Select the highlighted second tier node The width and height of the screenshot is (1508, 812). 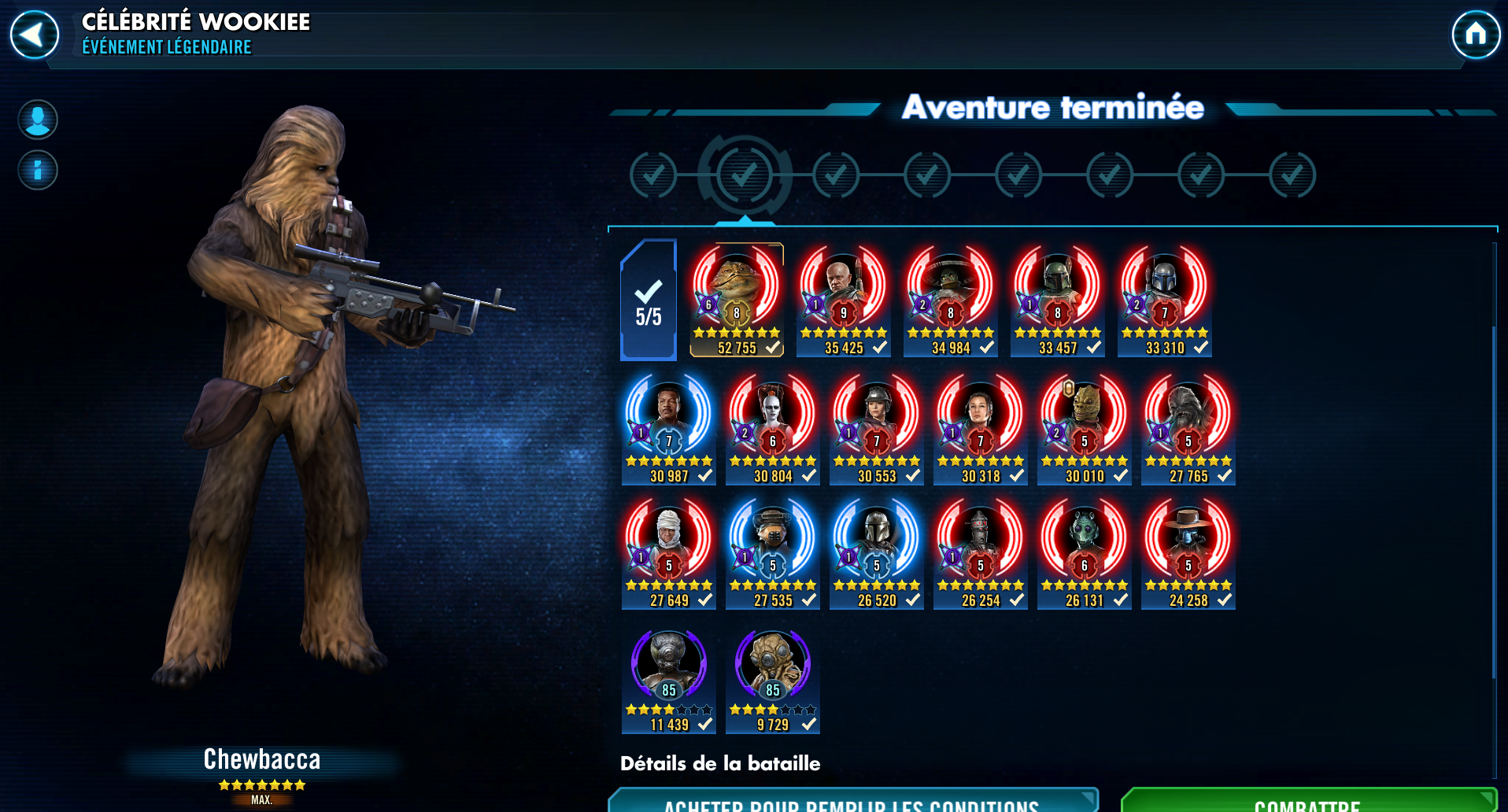coord(744,175)
